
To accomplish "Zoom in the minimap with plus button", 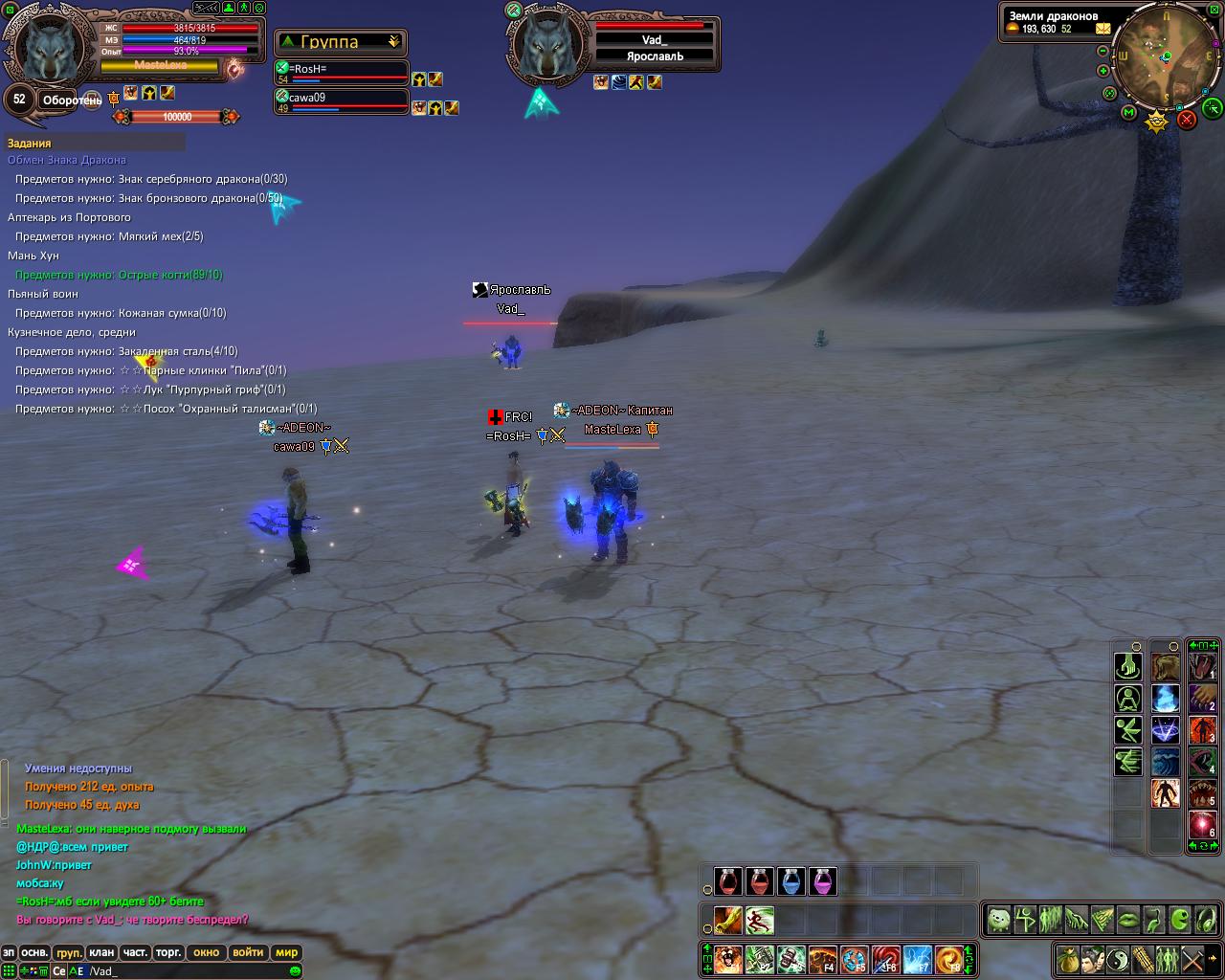I will pyautogui.click(x=1103, y=71).
